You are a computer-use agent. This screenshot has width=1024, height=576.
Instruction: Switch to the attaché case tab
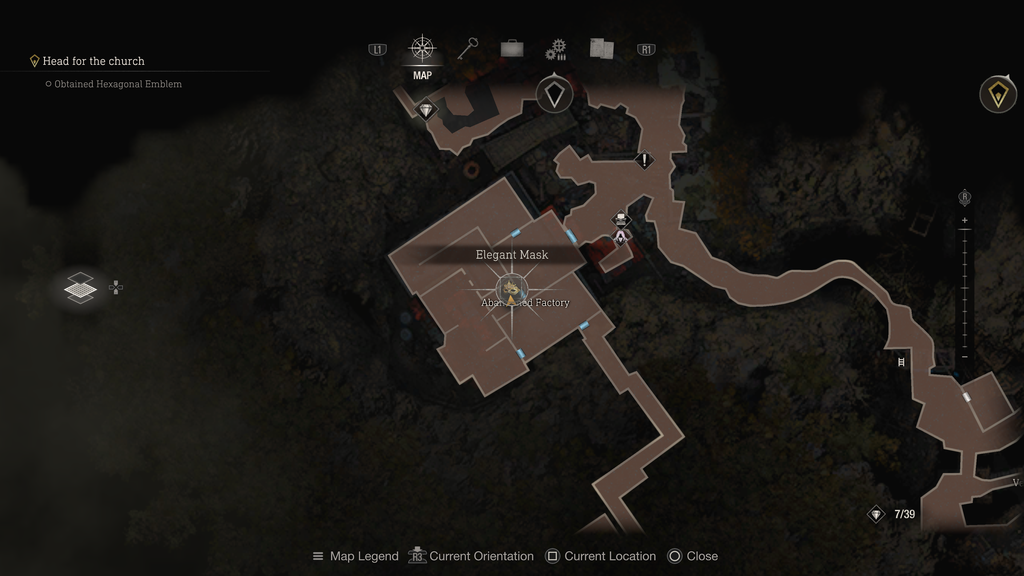[x=512, y=48]
